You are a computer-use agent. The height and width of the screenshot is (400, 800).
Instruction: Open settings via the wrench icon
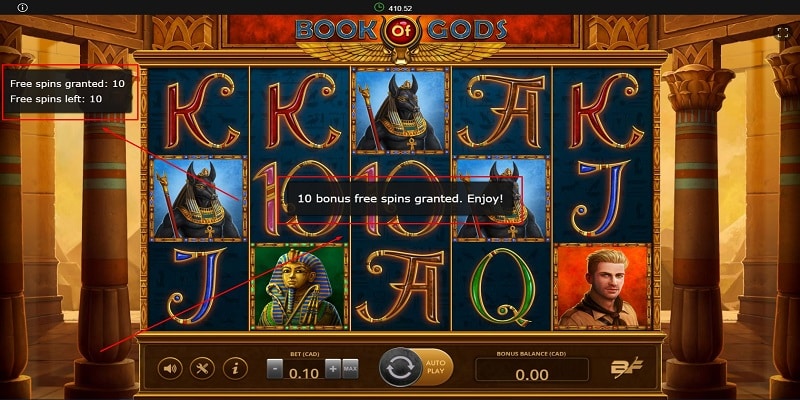(202, 369)
